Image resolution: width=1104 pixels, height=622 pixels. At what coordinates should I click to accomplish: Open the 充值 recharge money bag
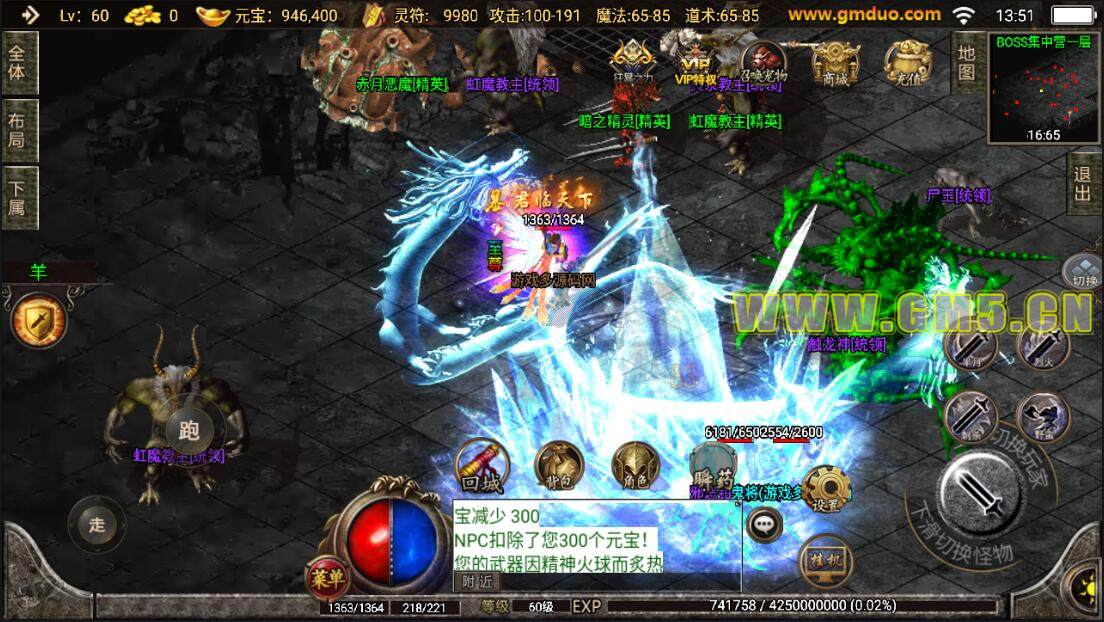coord(908,62)
